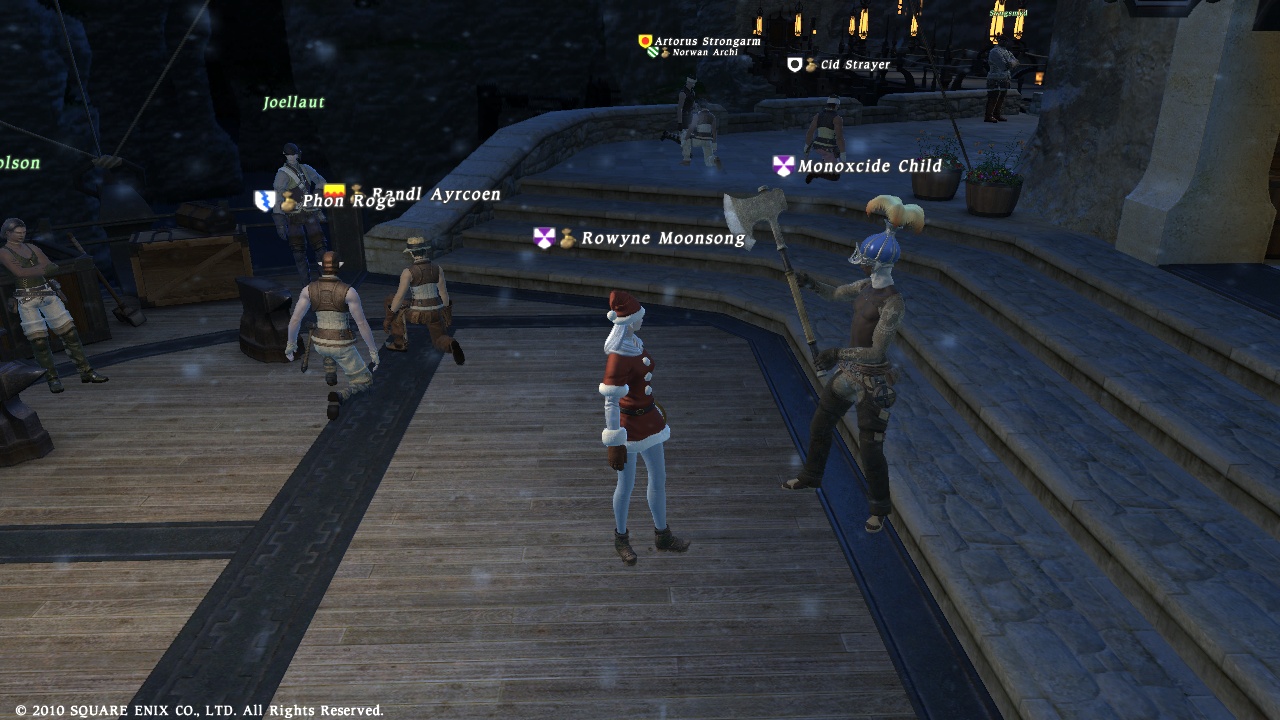This screenshot has width=1280, height=720.
Task: Target the Monoxcide Child nameplate
Action: [870, 166]
